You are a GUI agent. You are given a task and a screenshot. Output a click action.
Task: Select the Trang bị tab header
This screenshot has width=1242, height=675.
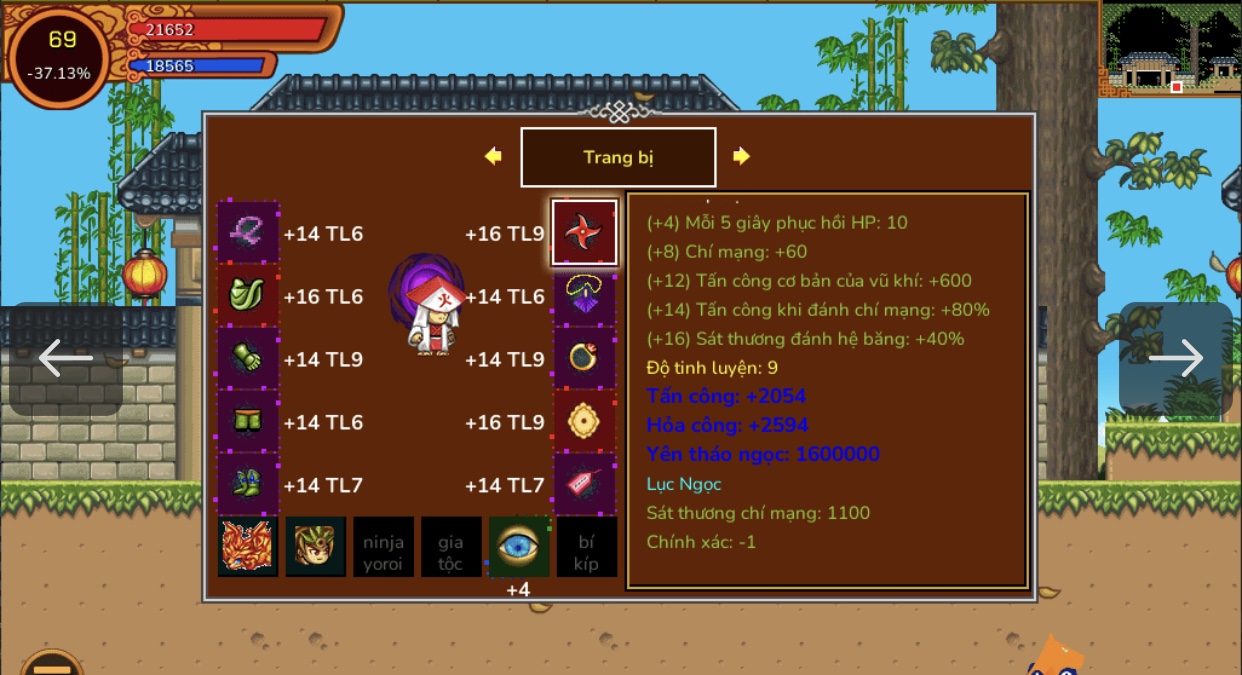pyautogui.click(x=618, y=157)
